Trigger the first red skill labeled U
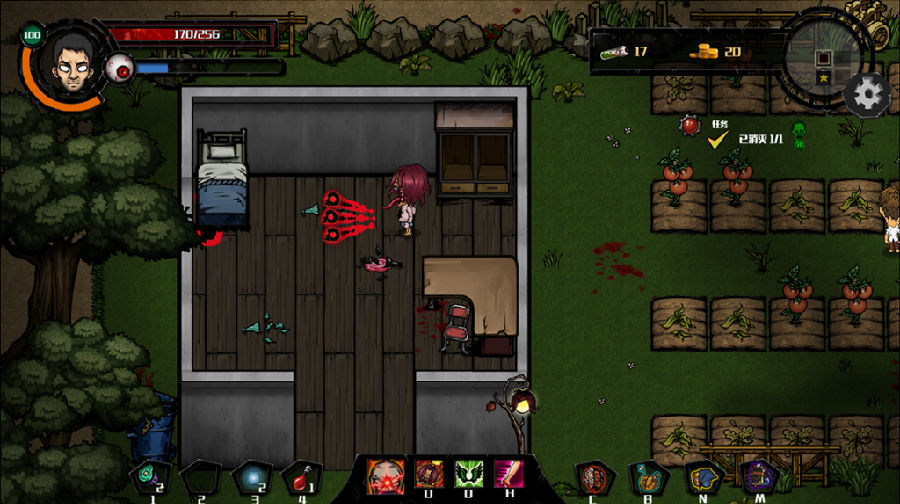 [x=429, y=474]
